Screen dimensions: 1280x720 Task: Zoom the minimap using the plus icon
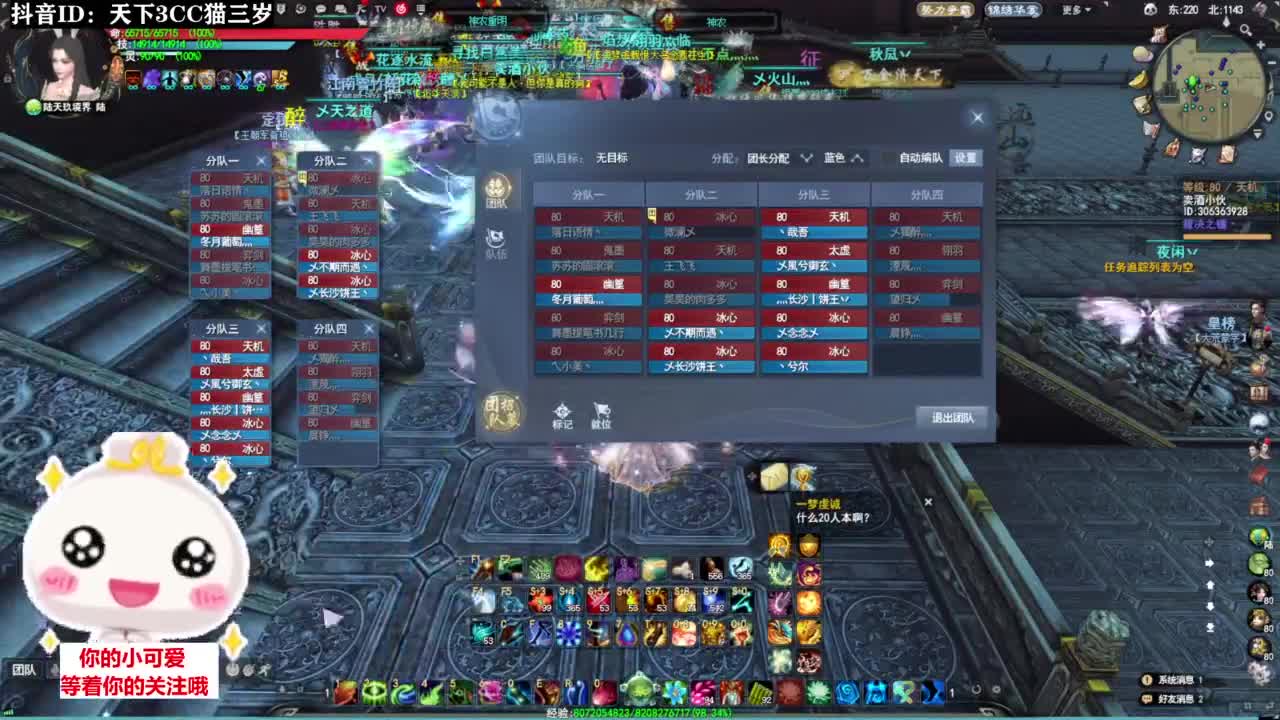point(1260,45)
